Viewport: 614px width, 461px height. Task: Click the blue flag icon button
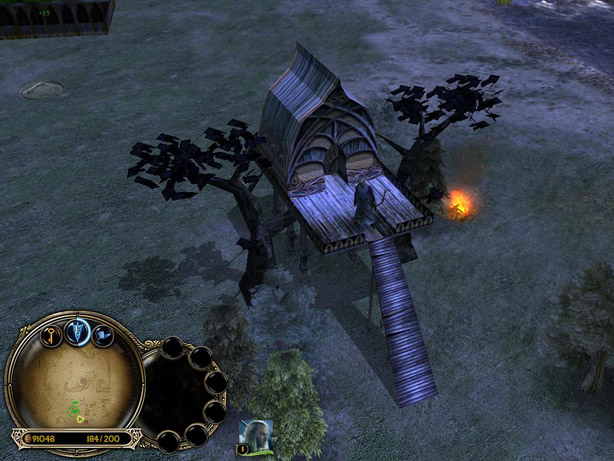pyautogui.click(x=103, y=336)
